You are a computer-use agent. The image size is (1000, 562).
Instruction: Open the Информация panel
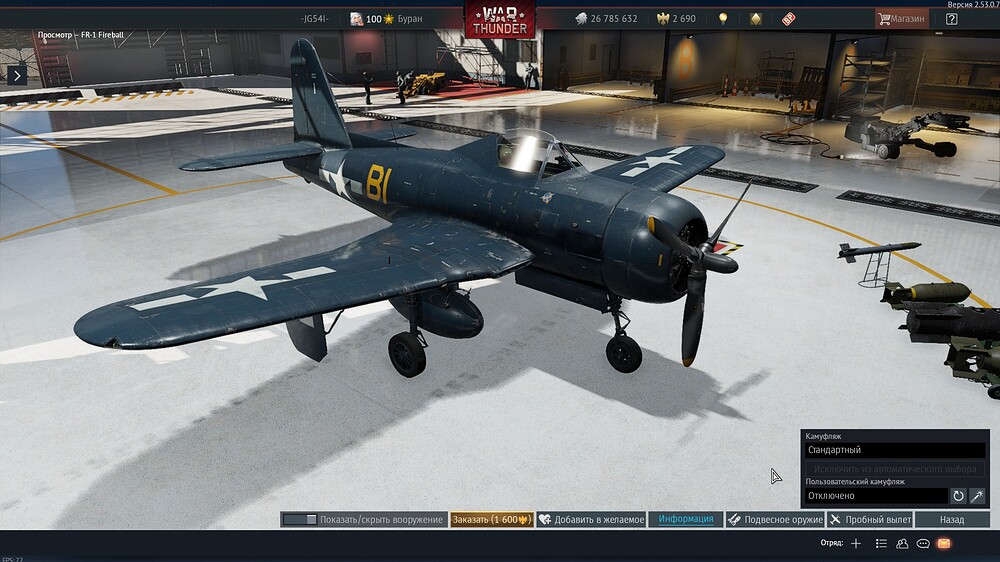[x=685, y=520]
